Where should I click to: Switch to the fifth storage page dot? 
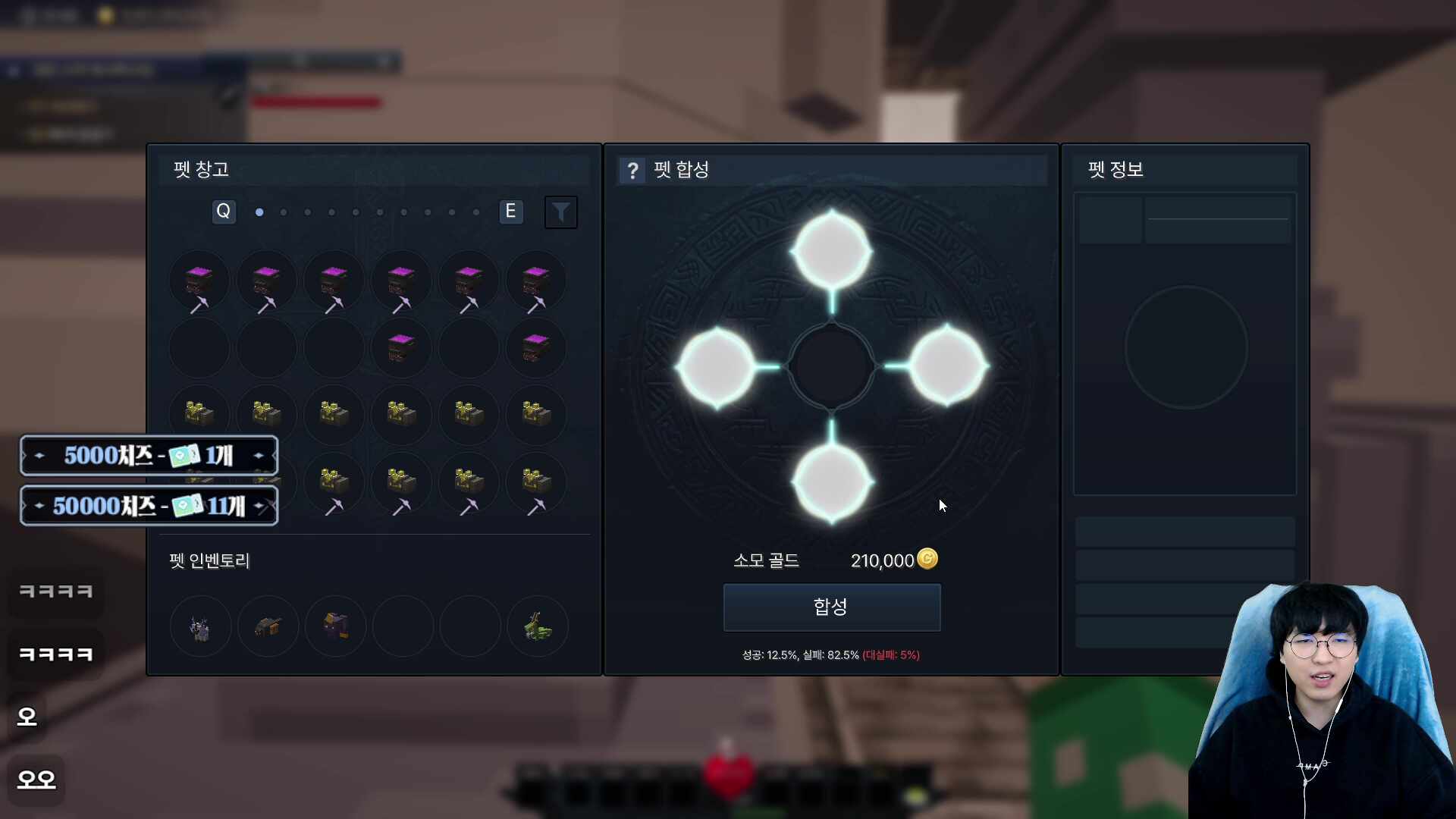click(356, 213)
